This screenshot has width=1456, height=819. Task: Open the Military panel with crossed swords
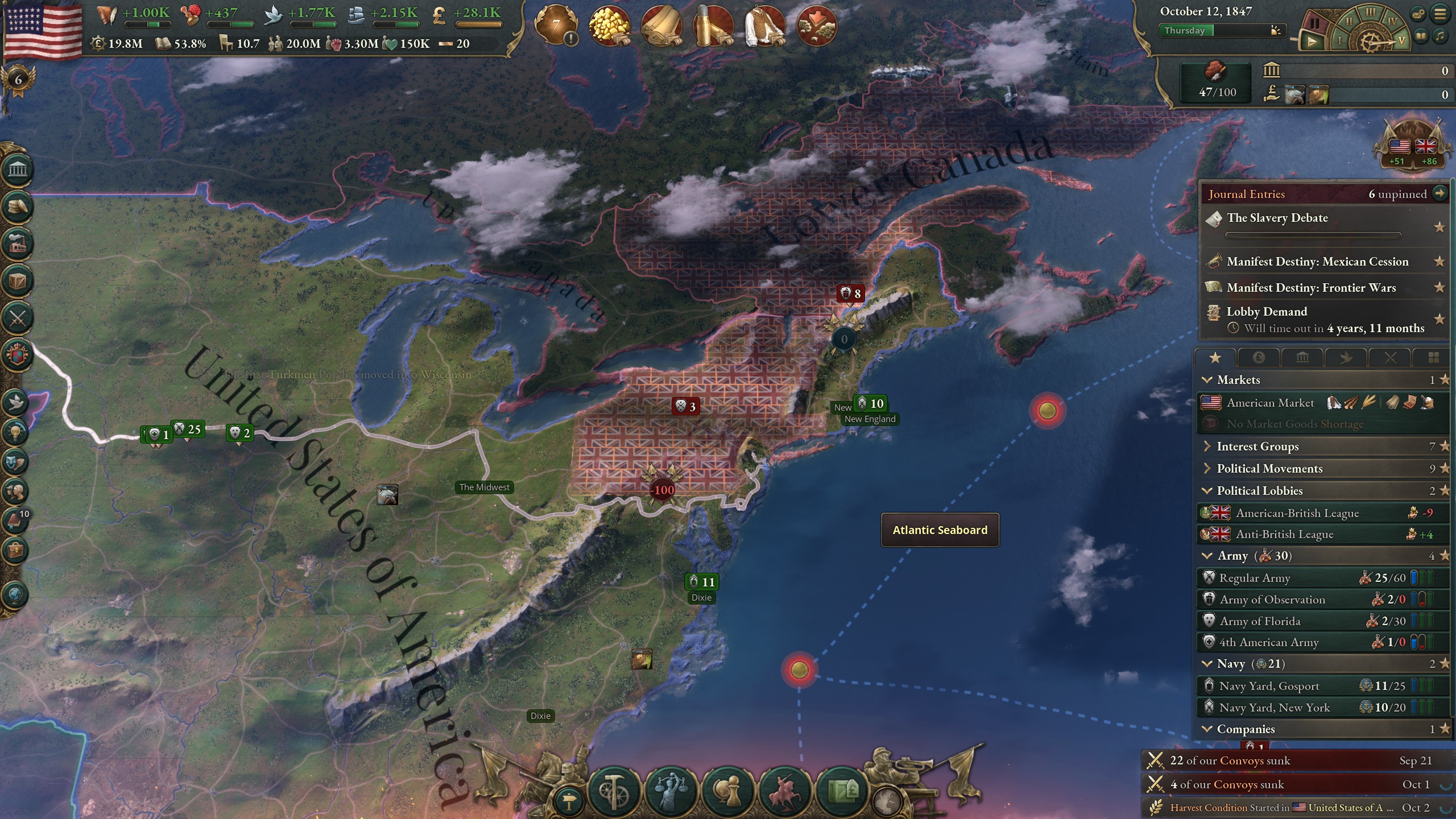point(18,318)
